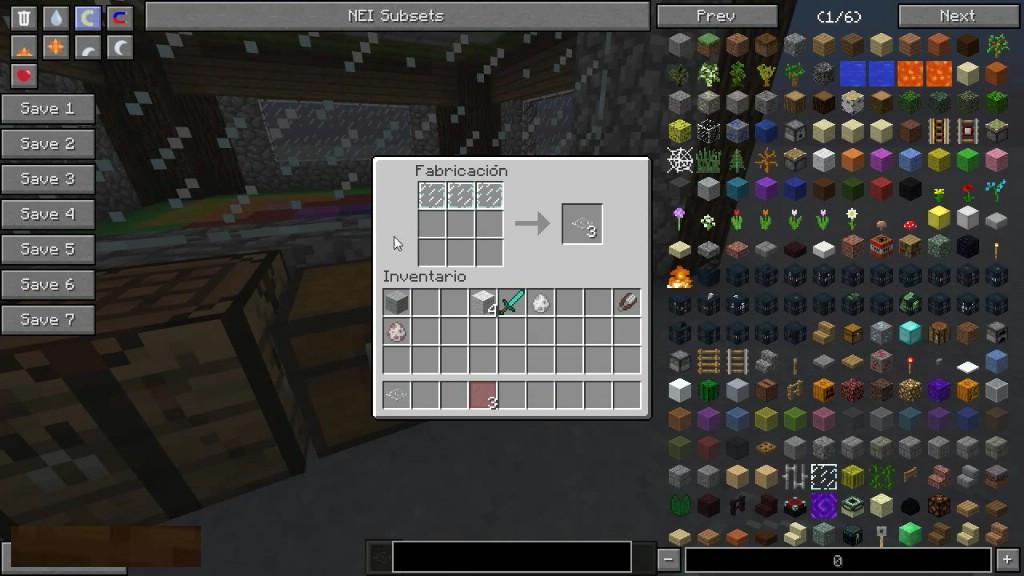Increase item quantity with the plus button

coord(1008,560)
